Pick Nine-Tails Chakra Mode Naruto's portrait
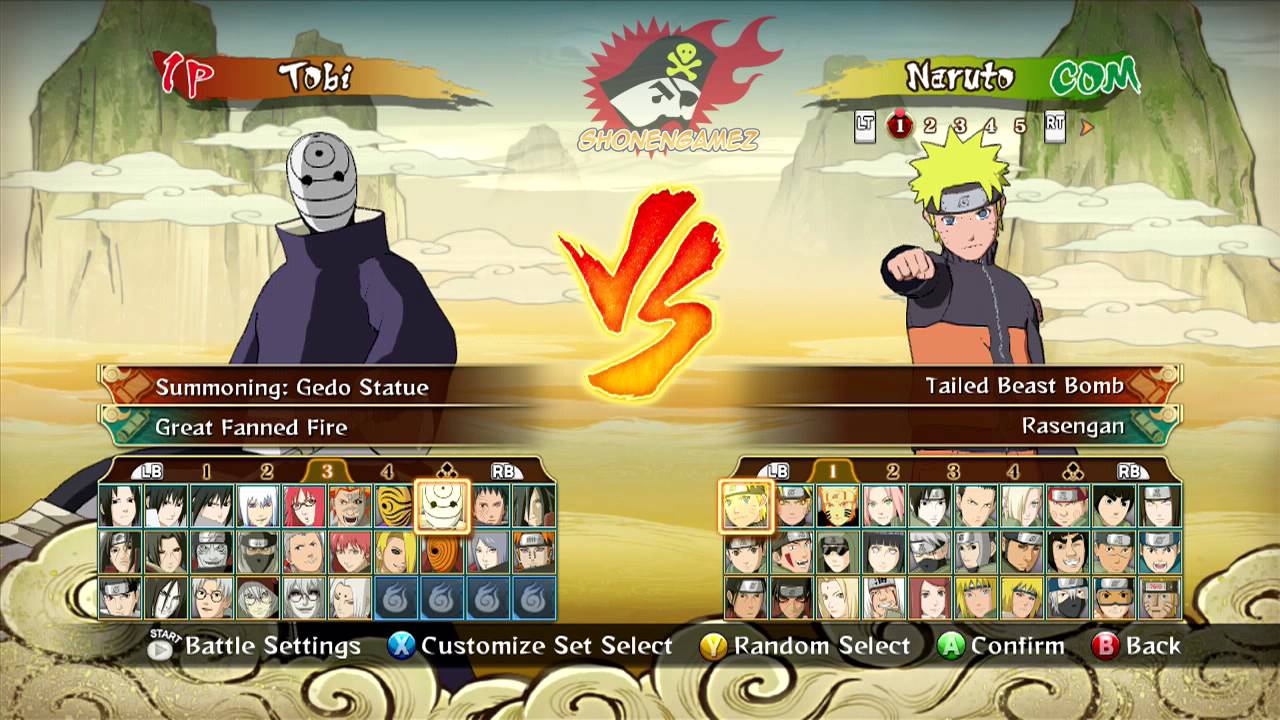Screen dimensions: 1280x720 click(839, 505)
